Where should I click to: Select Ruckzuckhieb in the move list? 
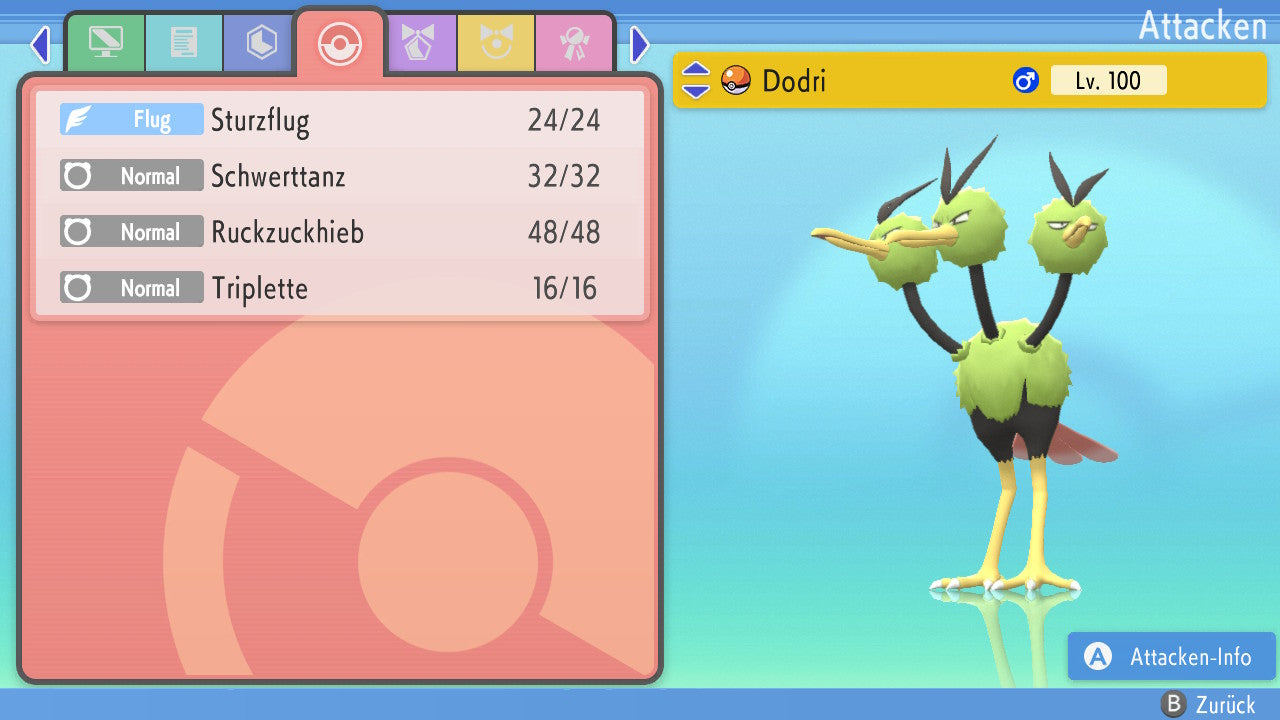tap(340, 232)
